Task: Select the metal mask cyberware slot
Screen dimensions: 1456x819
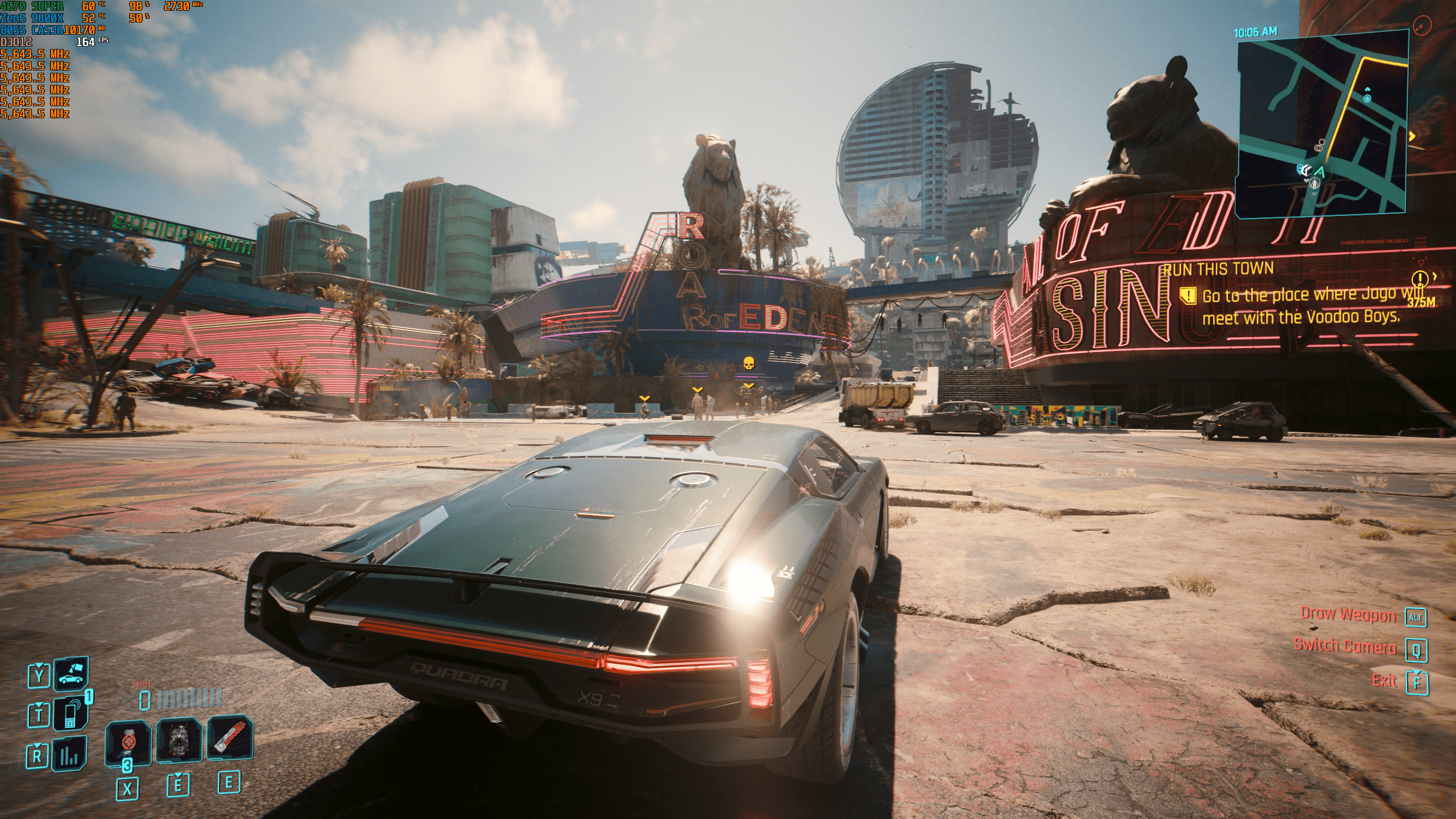Action: [x=179, y=739]
